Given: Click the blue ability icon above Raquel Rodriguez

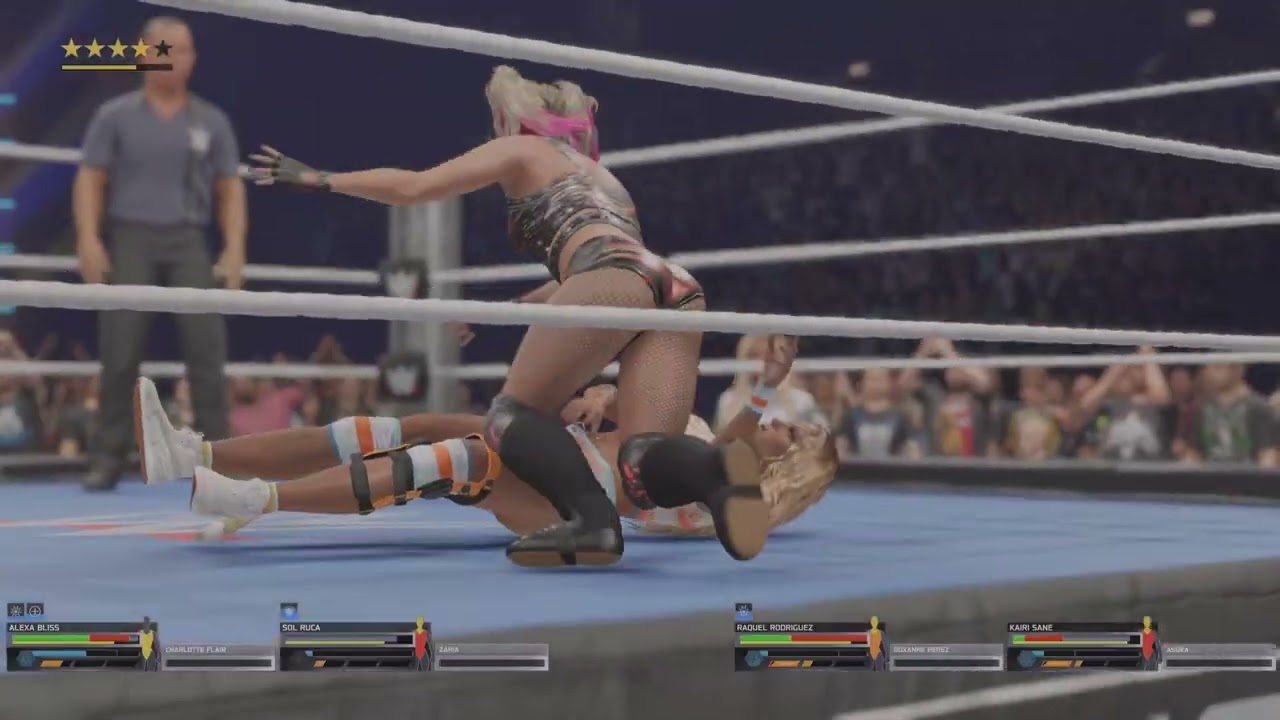Looking at the screenshot, I should pyautogui.click(x=744, y=609).
